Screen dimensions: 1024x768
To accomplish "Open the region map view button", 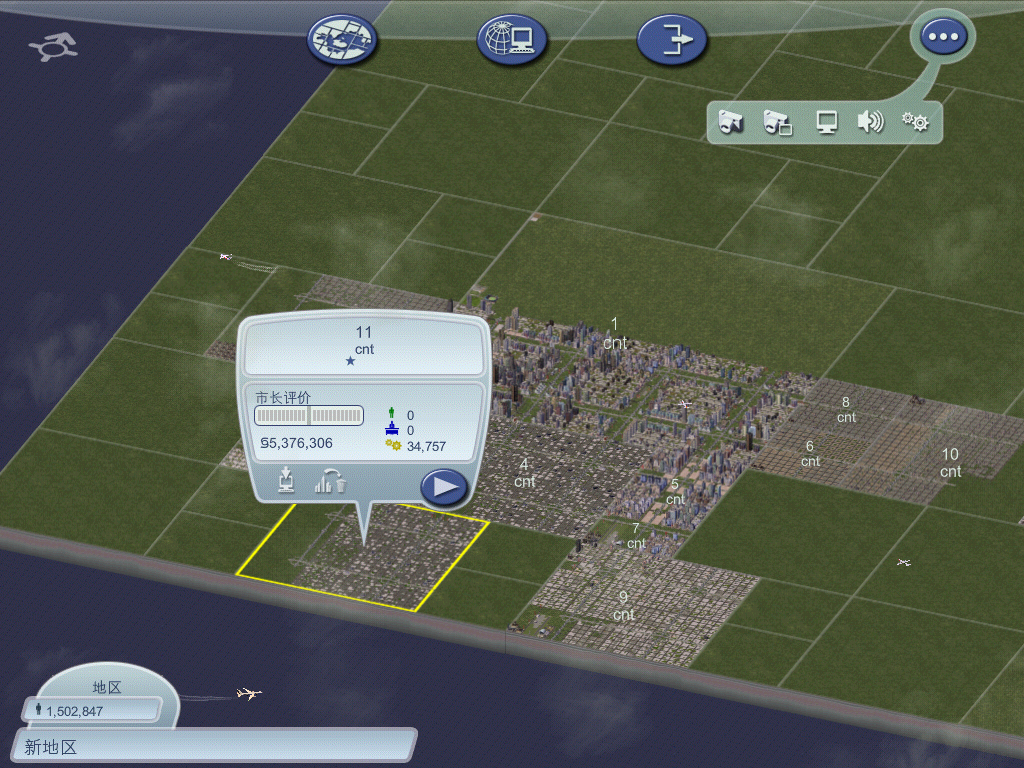I will tap(343, 40).
